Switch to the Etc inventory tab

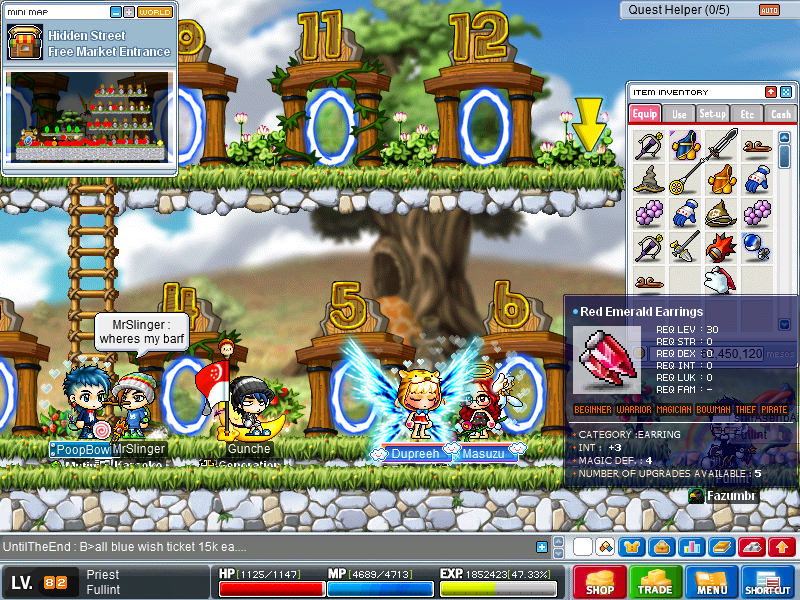pos(746,114)
